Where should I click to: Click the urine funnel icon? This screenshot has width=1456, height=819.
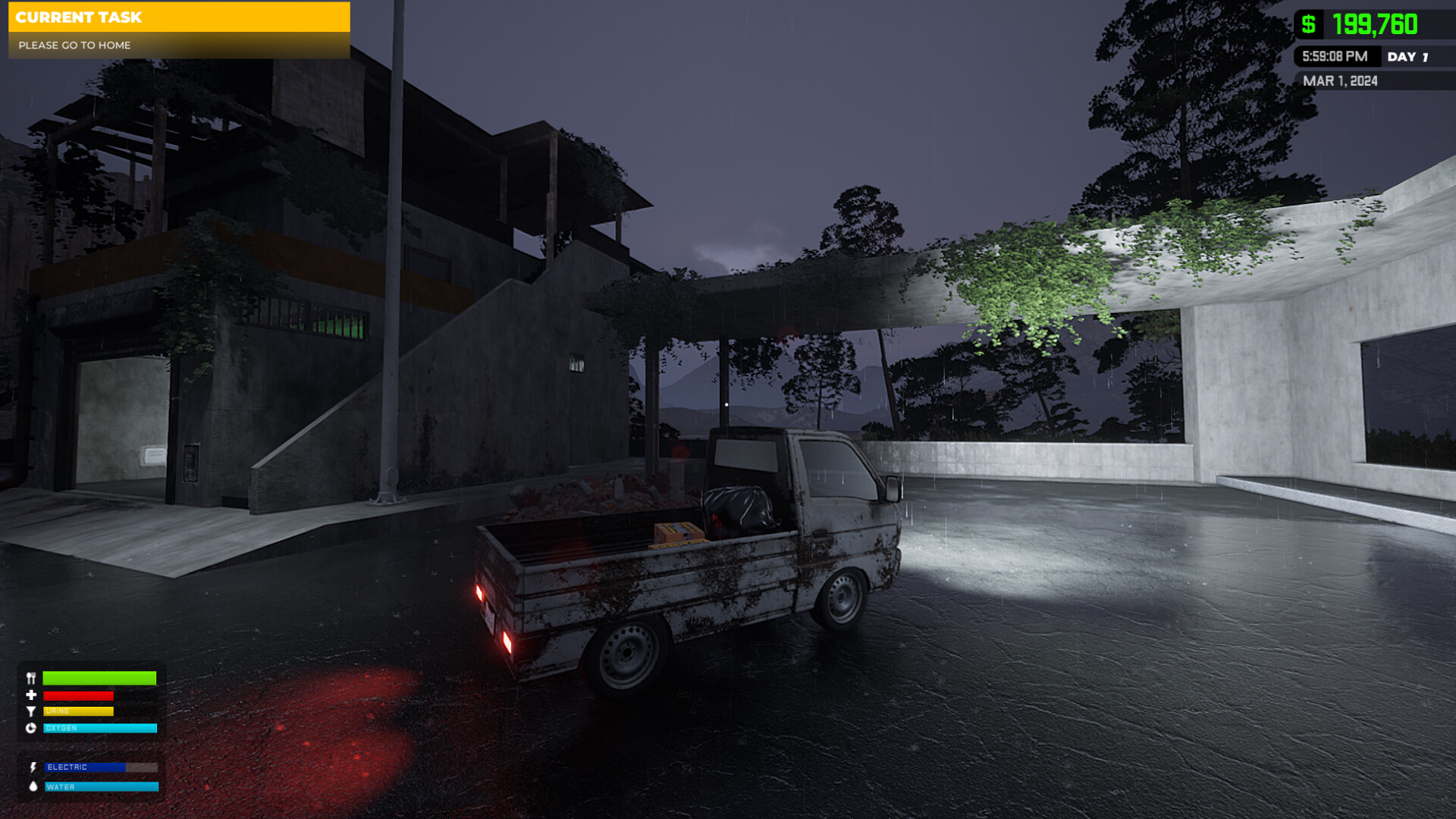point(31,711)
